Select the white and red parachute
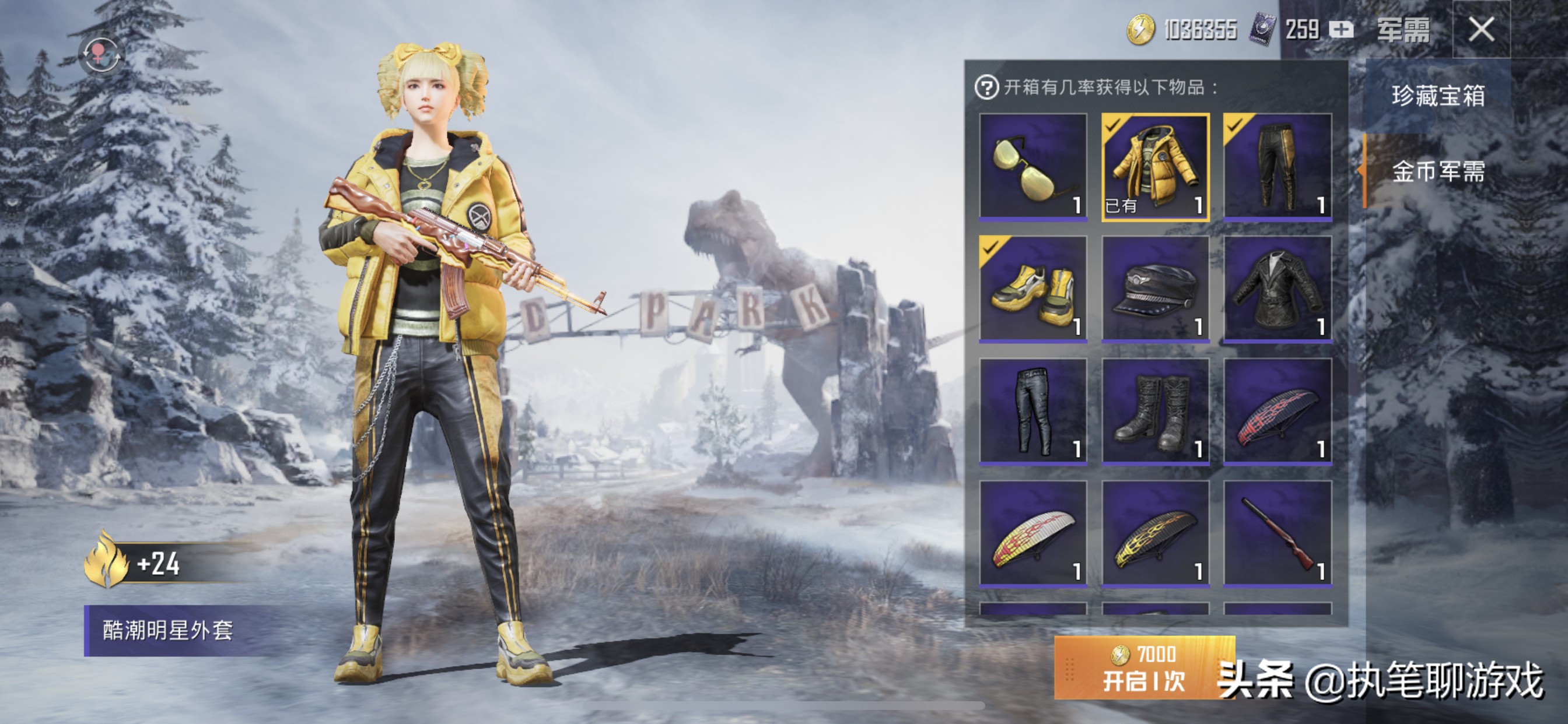 [1033, 533]
